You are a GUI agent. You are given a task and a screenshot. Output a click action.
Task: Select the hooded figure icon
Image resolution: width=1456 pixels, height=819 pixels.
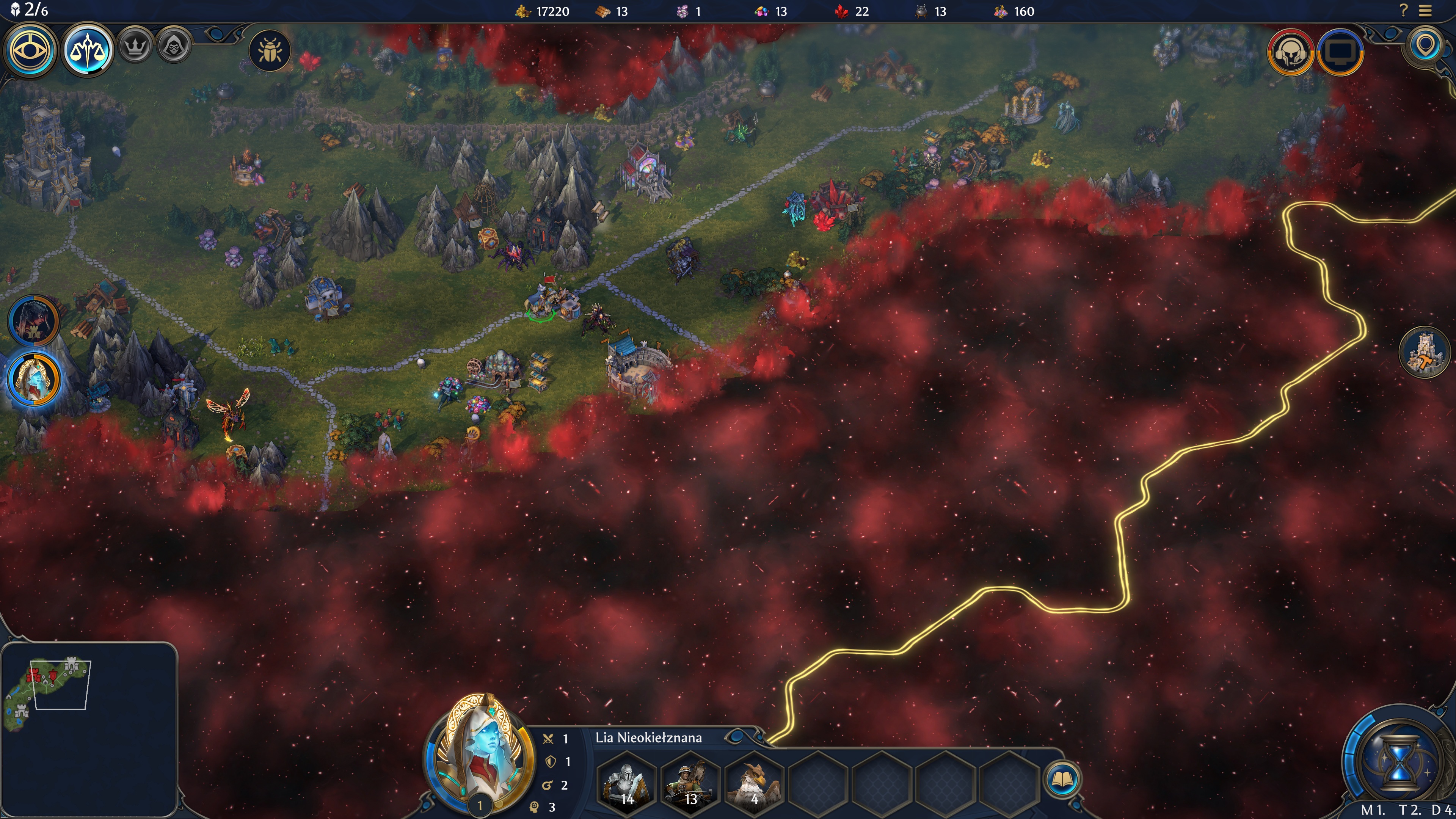click(x=174, y=46)
